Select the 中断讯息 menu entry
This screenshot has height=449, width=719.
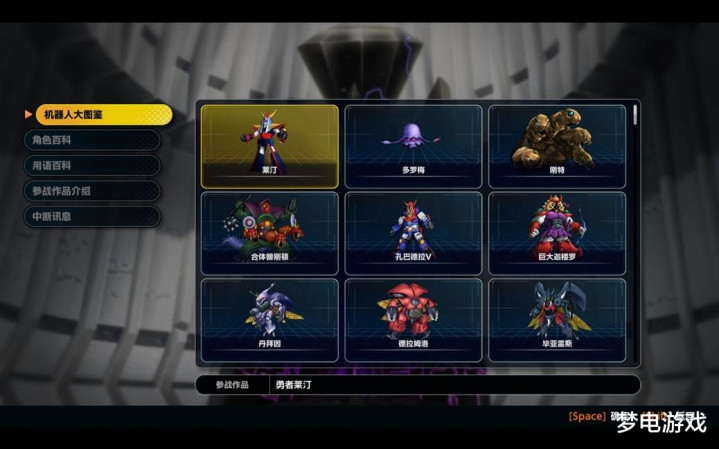(x=92, y=216)
